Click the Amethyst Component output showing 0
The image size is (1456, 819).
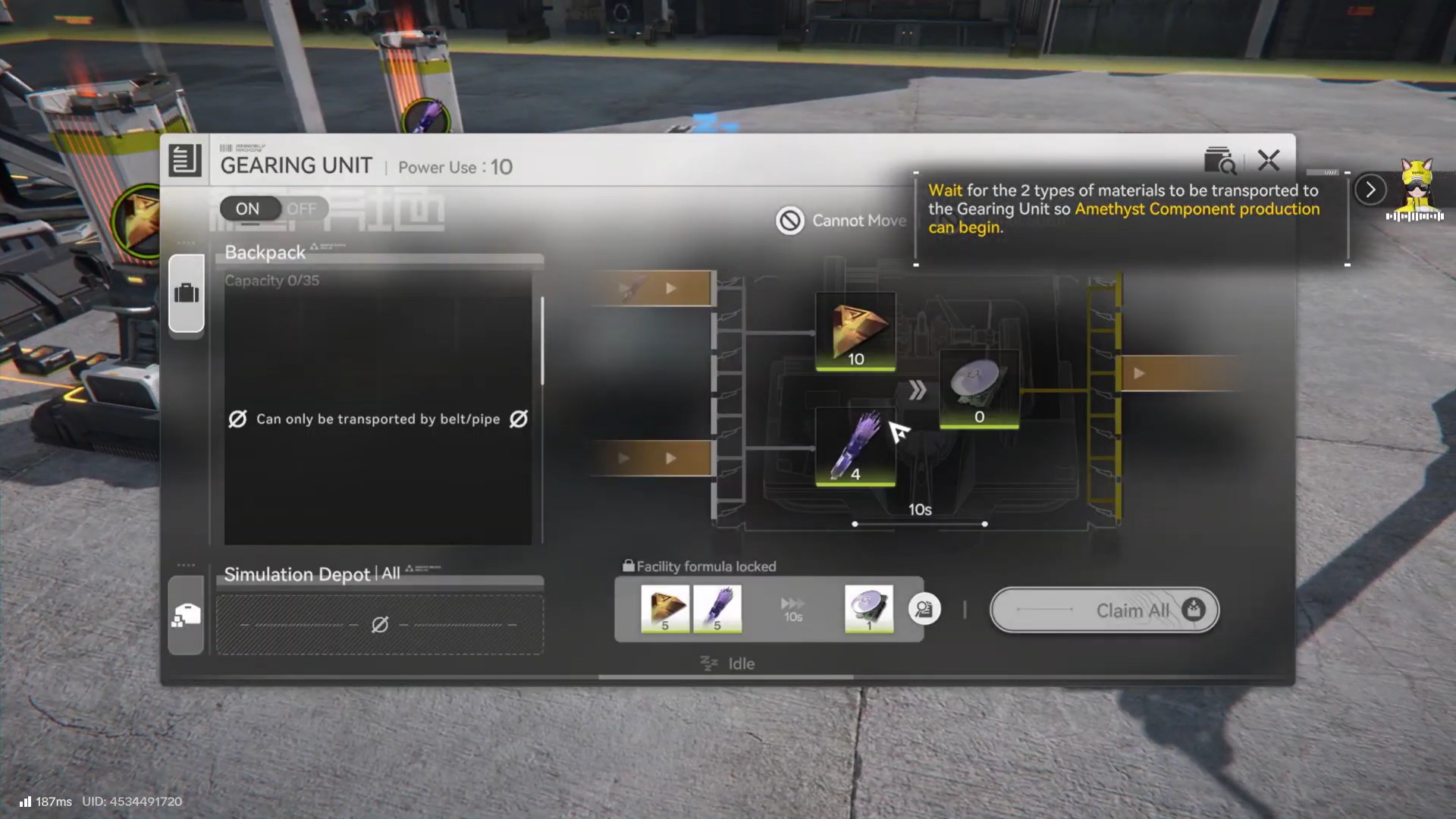click(x=979, y=389)
